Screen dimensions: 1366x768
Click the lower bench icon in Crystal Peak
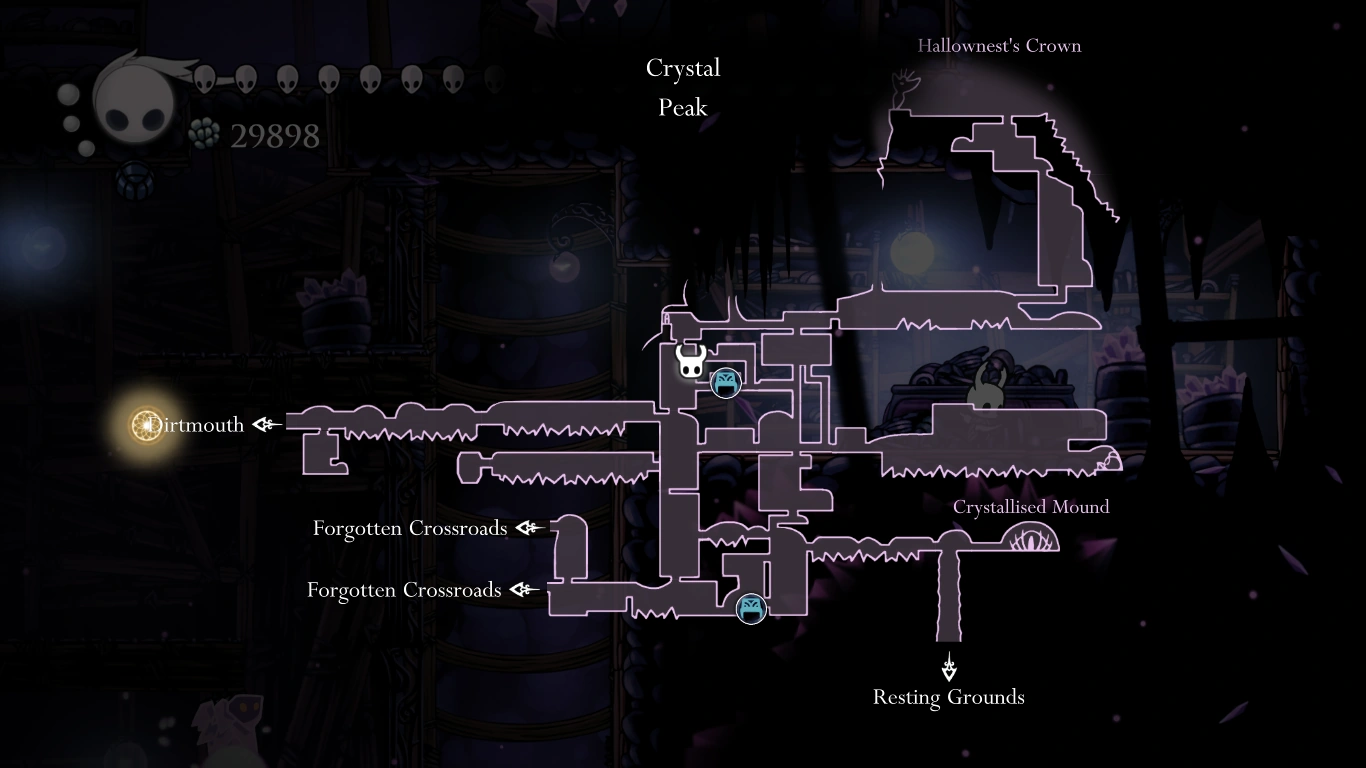pyautogui.click(x=750, y=608)
